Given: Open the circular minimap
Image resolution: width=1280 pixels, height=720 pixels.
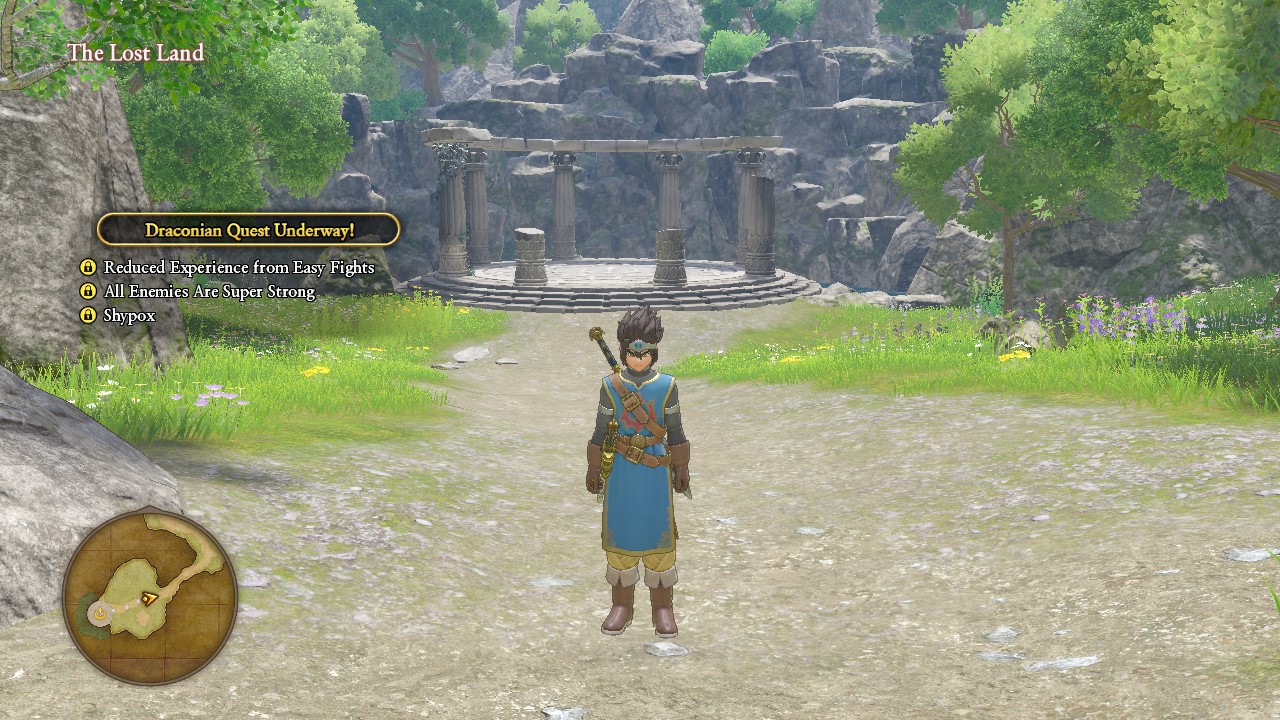Looking at the screenshot, I should (150, 597).
